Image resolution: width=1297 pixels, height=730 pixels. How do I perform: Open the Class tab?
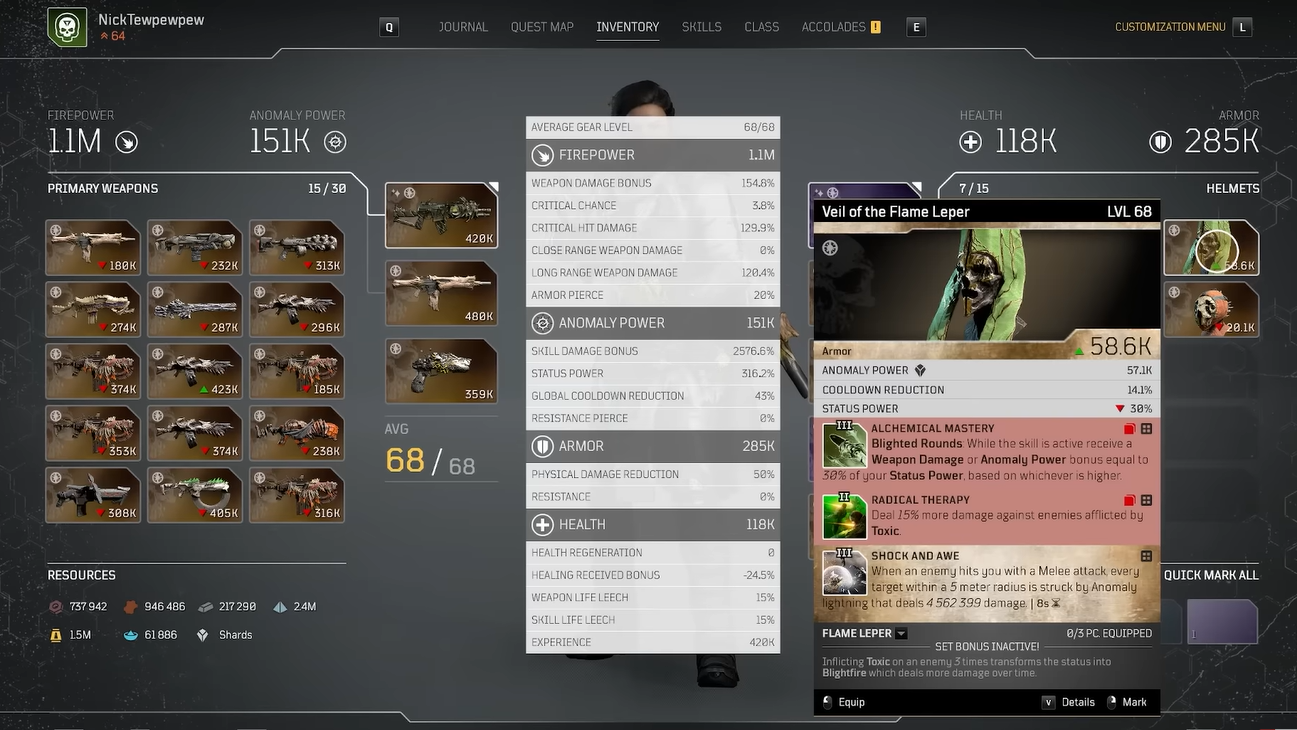[761, 27]
